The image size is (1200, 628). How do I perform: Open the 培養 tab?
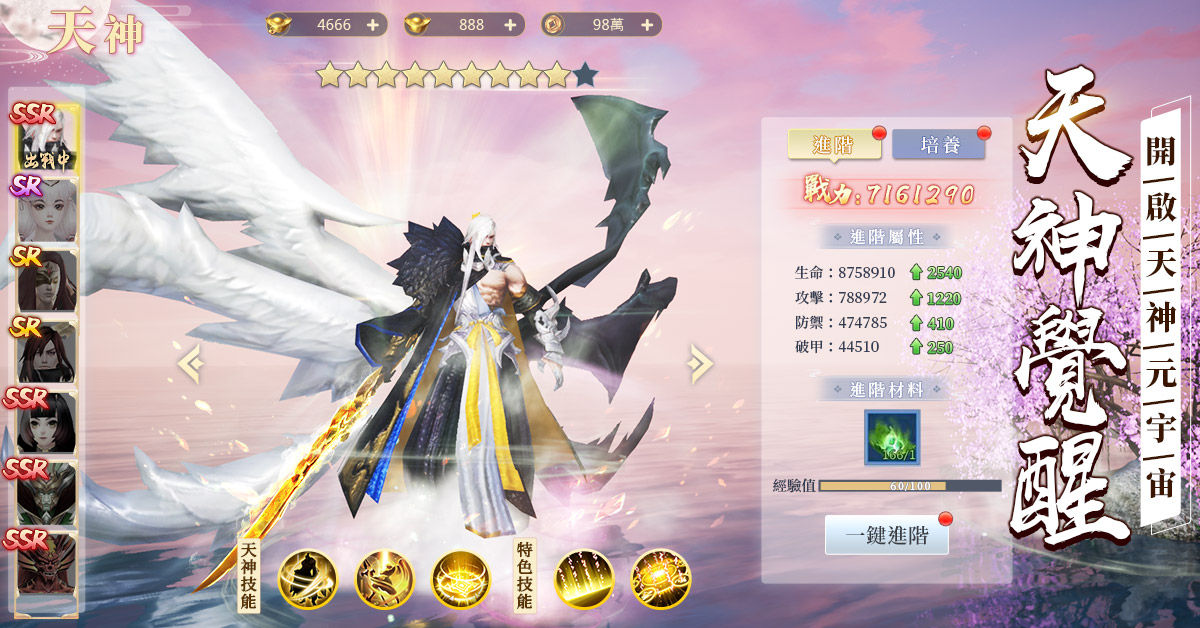coord(938,145)
